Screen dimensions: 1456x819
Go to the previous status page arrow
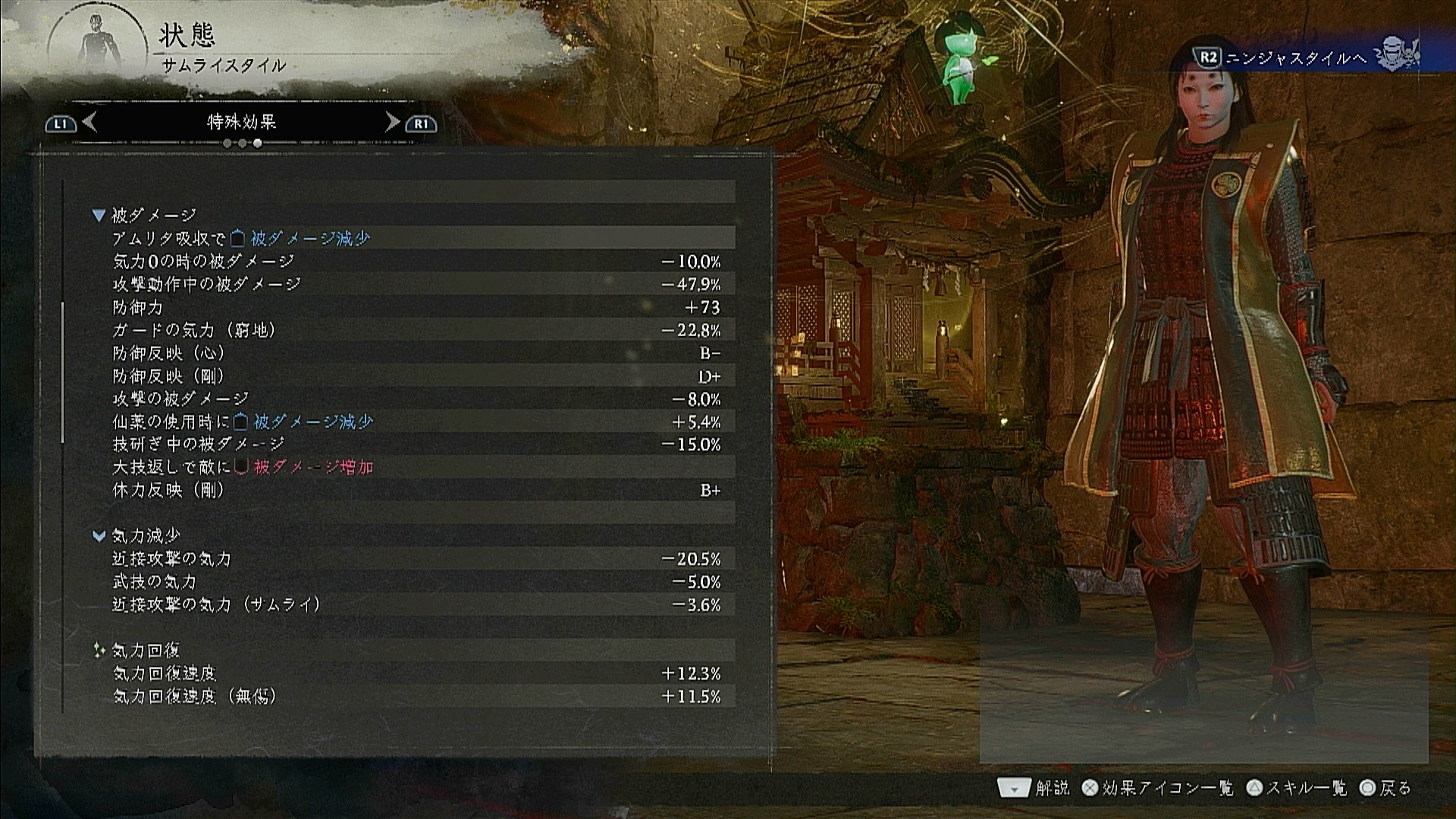coord(89,122)
